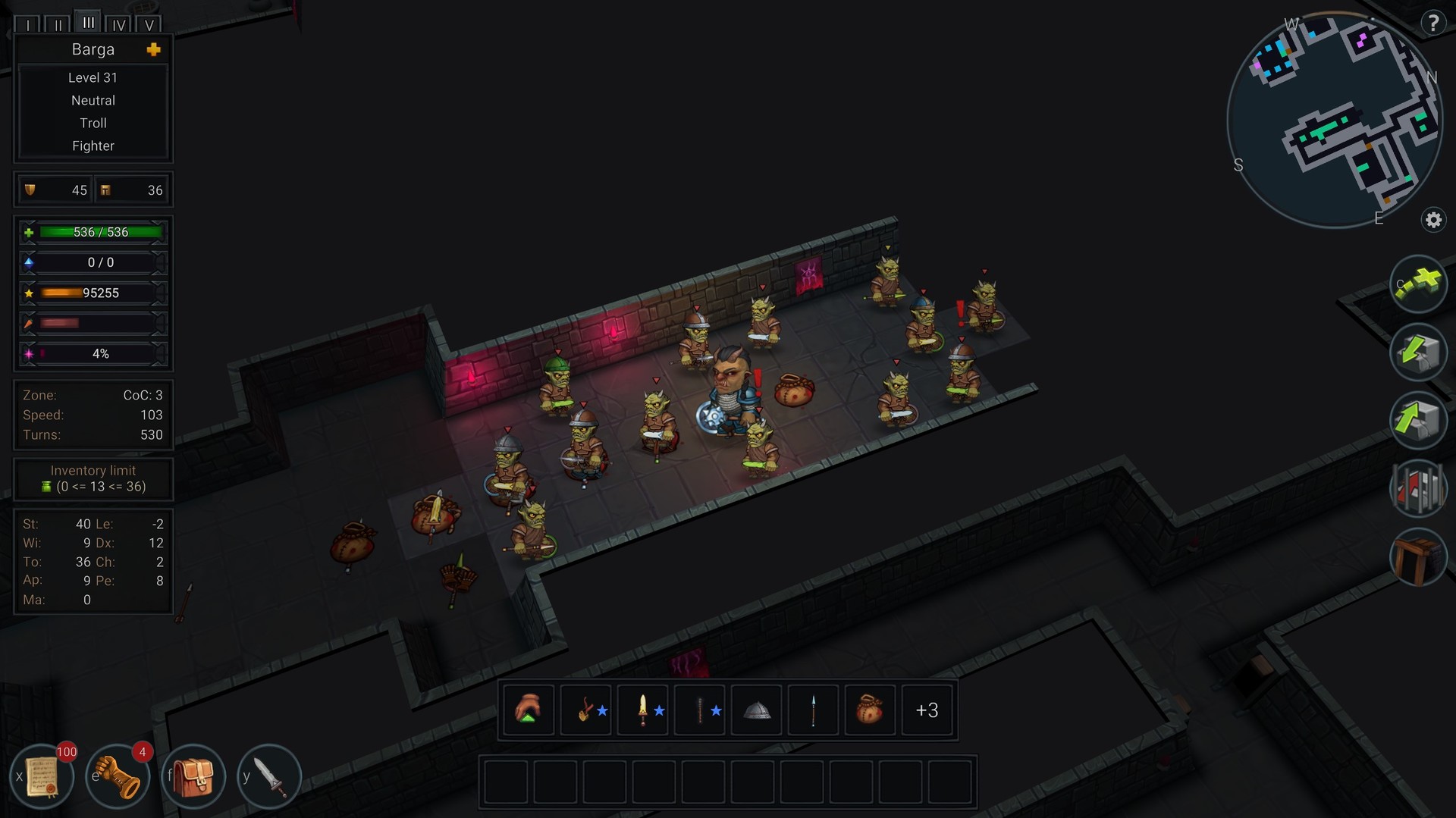Click the plus icon next to Barga's name
Viewport: 1456px width, 818px height.
click(154, 49)
